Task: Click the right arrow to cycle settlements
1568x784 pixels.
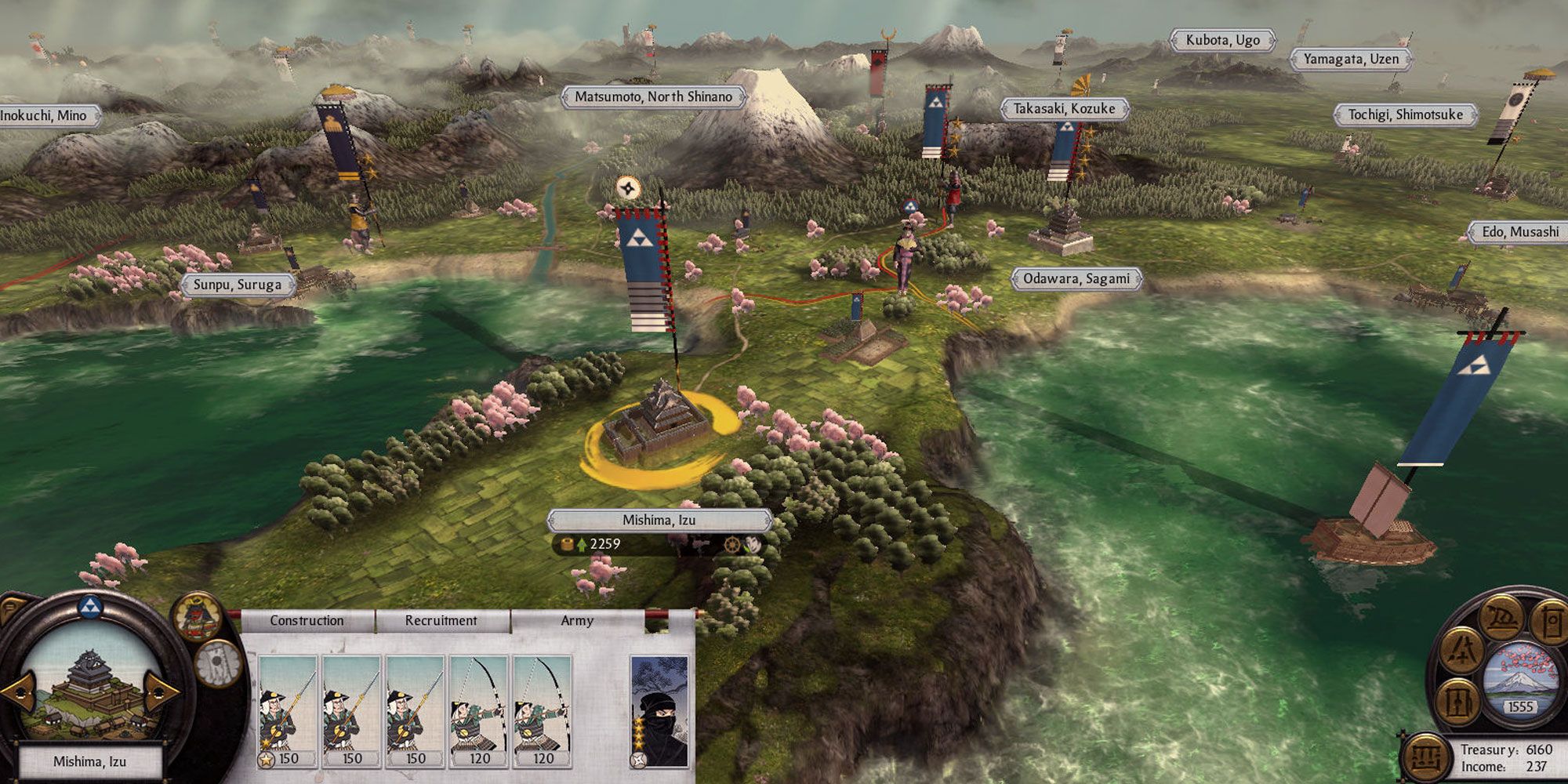Action: pos(162,694)
